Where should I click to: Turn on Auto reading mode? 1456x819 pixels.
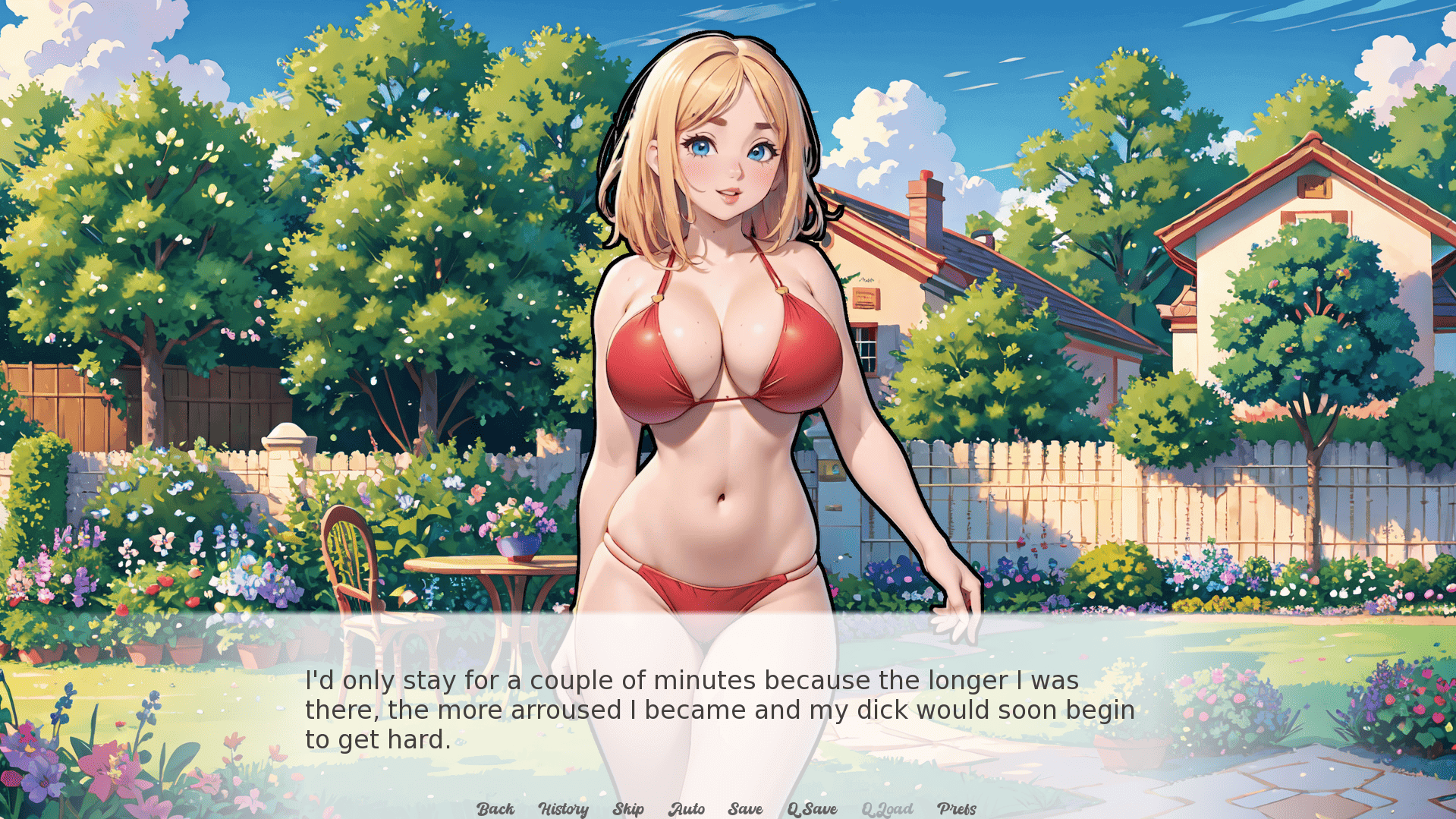click(687, 808)
